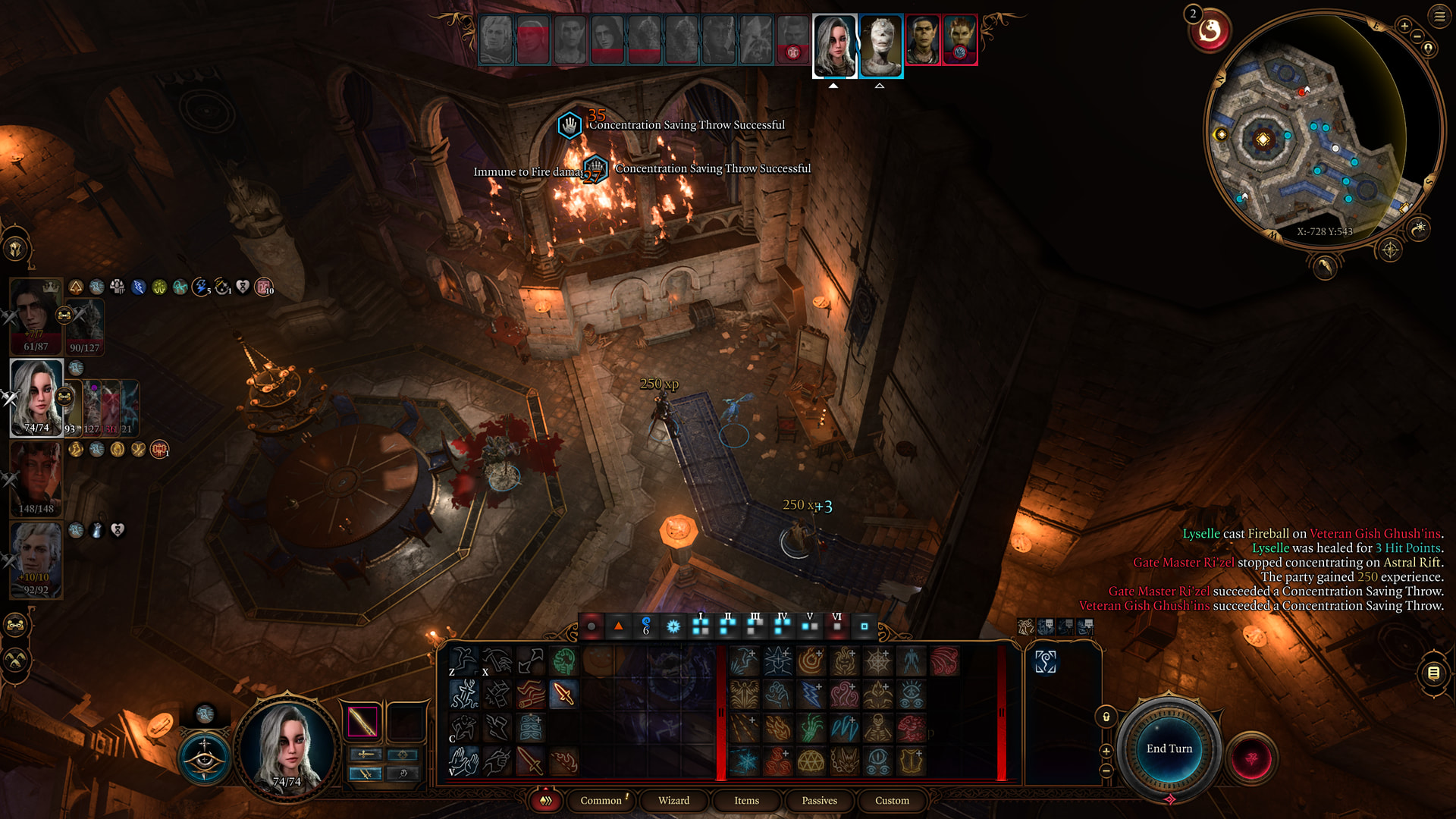The height and width of the screenshot is (819, 1456).
Task: Activate the eye-shaped hide button
Action: (x=205, y=758)
